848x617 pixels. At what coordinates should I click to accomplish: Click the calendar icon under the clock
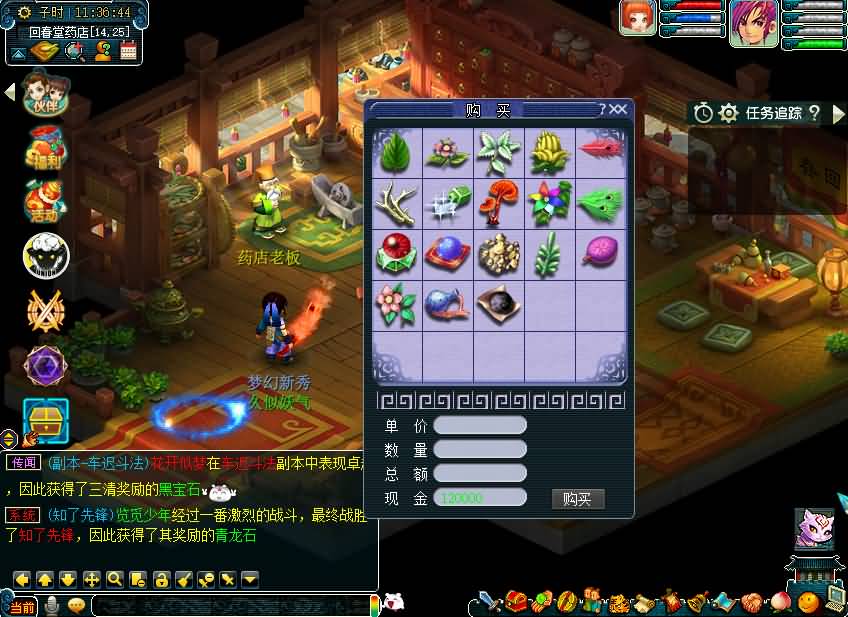(128, 51)
